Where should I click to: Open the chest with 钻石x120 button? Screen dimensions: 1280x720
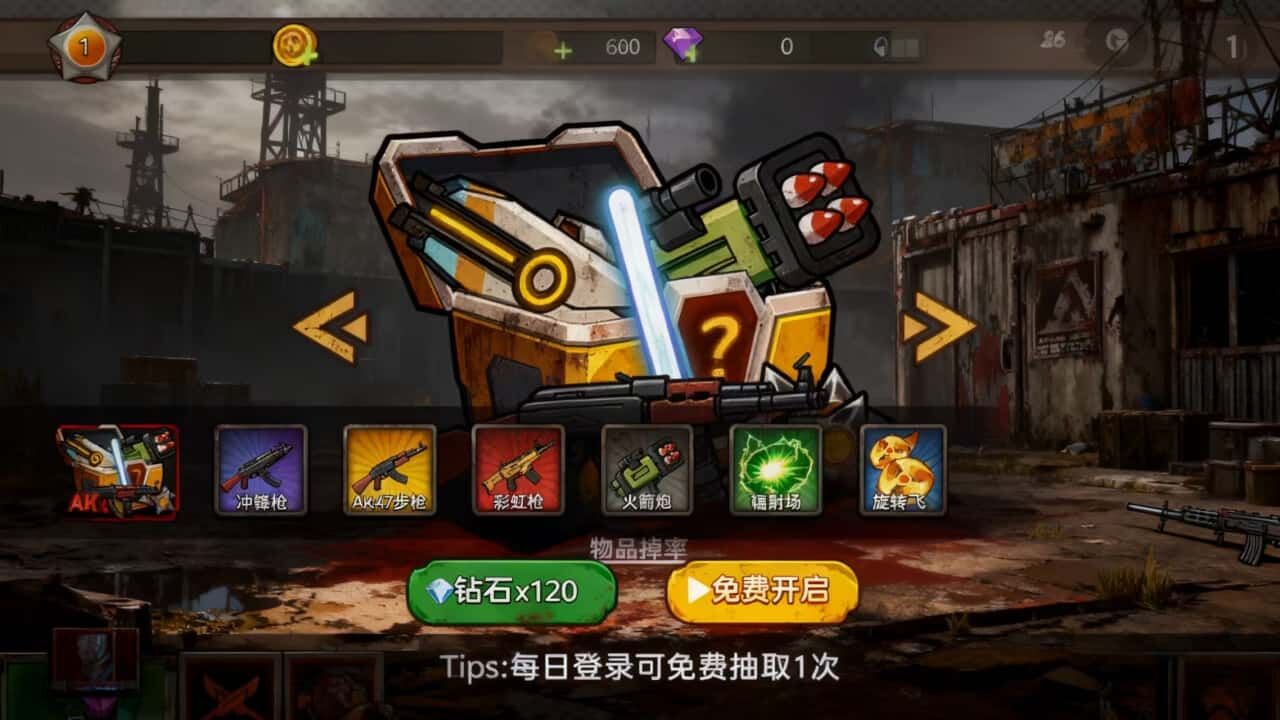(510, 589)
